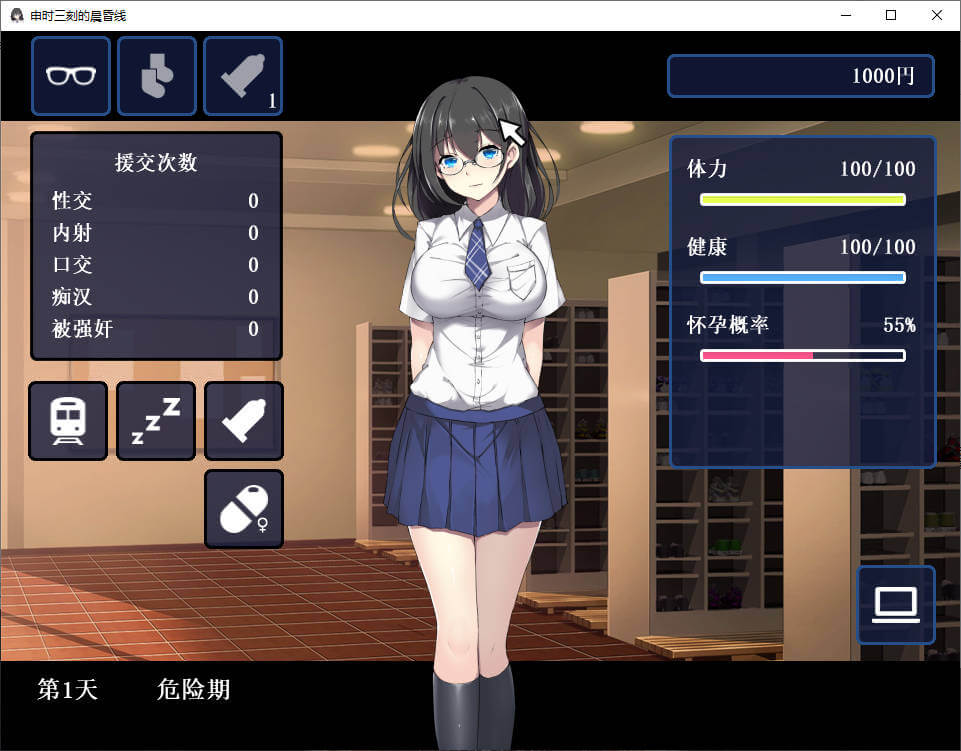Viewport: 961px width, 751px height.
Task: Minimize the game window
Action: tap(845, 15)
